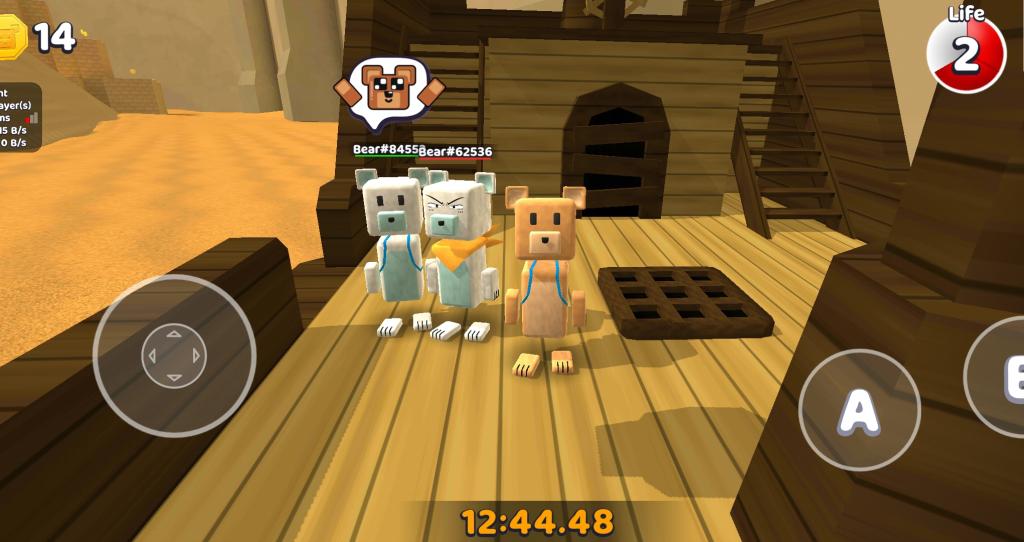This screenshot has height=542, width=1024.
Task: Tap the partially visible B button
Action: [998, 376]
